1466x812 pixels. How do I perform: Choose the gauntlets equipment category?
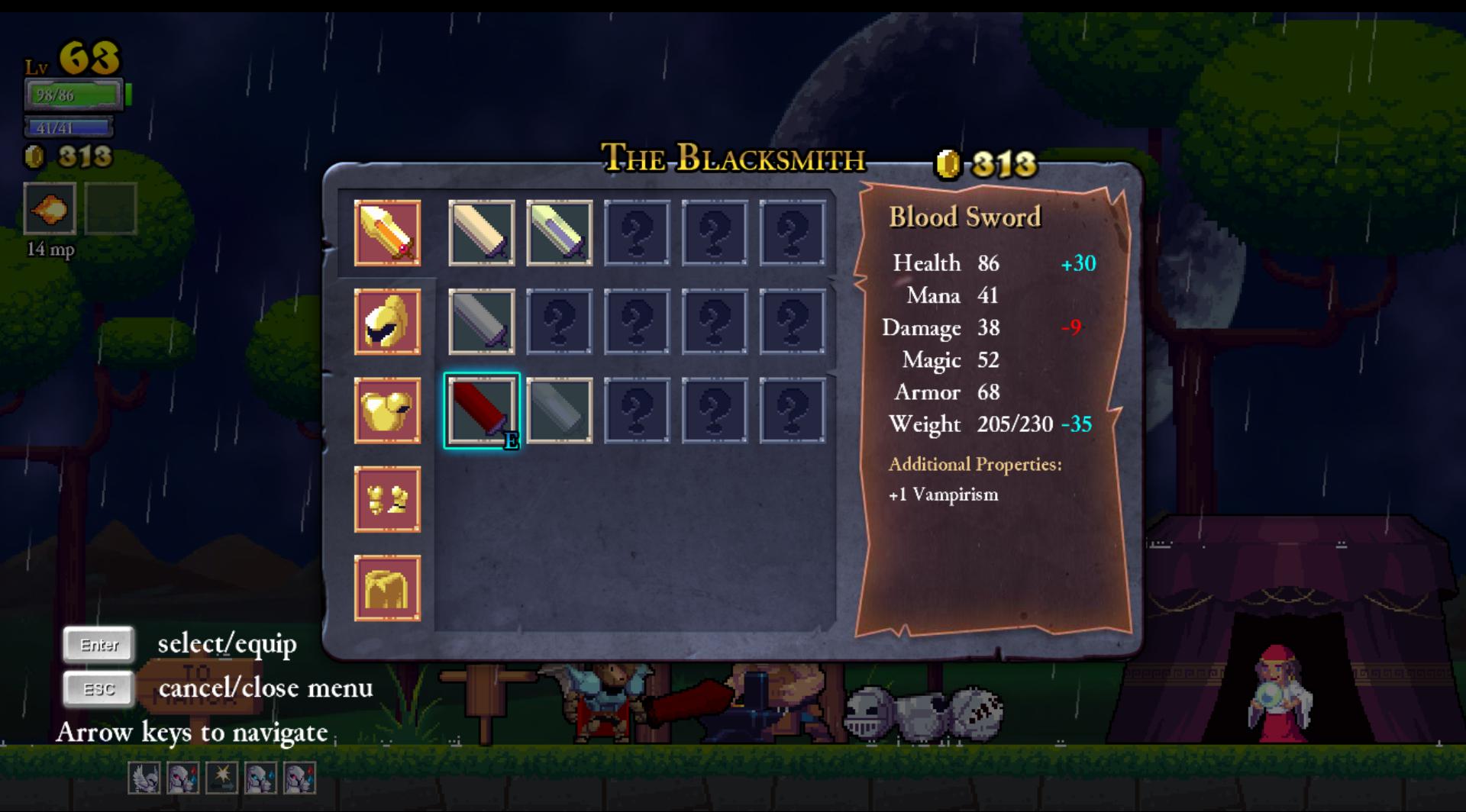click(x=387, y=499)
